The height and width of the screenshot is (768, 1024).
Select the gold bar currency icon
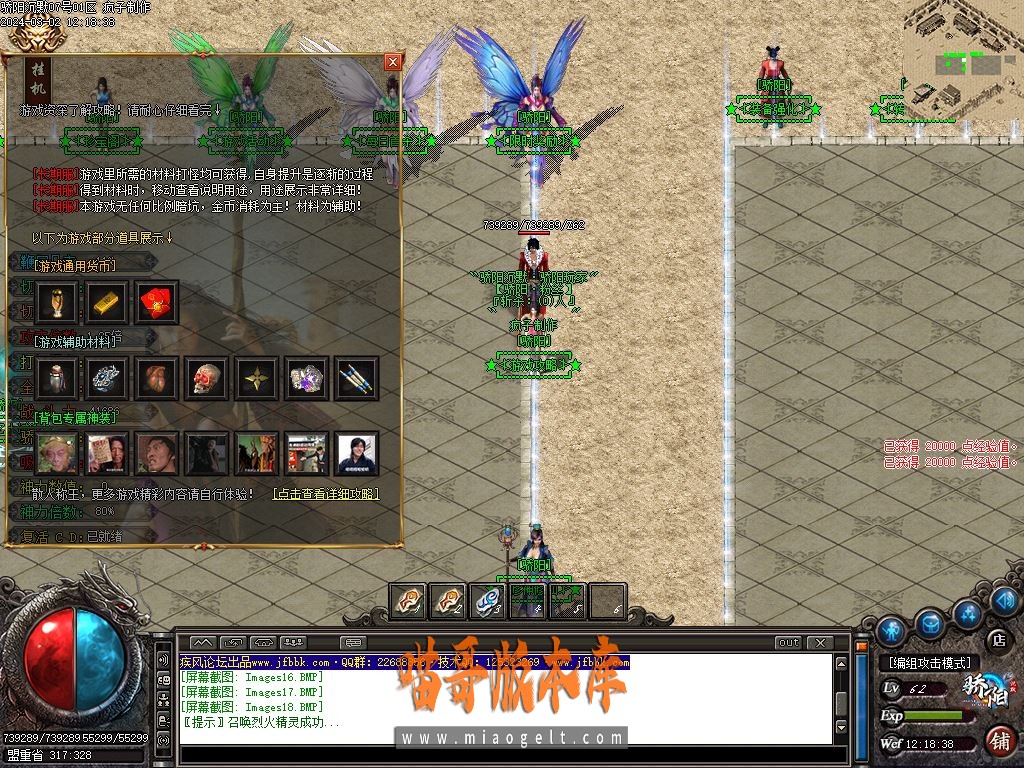[107, 301]
